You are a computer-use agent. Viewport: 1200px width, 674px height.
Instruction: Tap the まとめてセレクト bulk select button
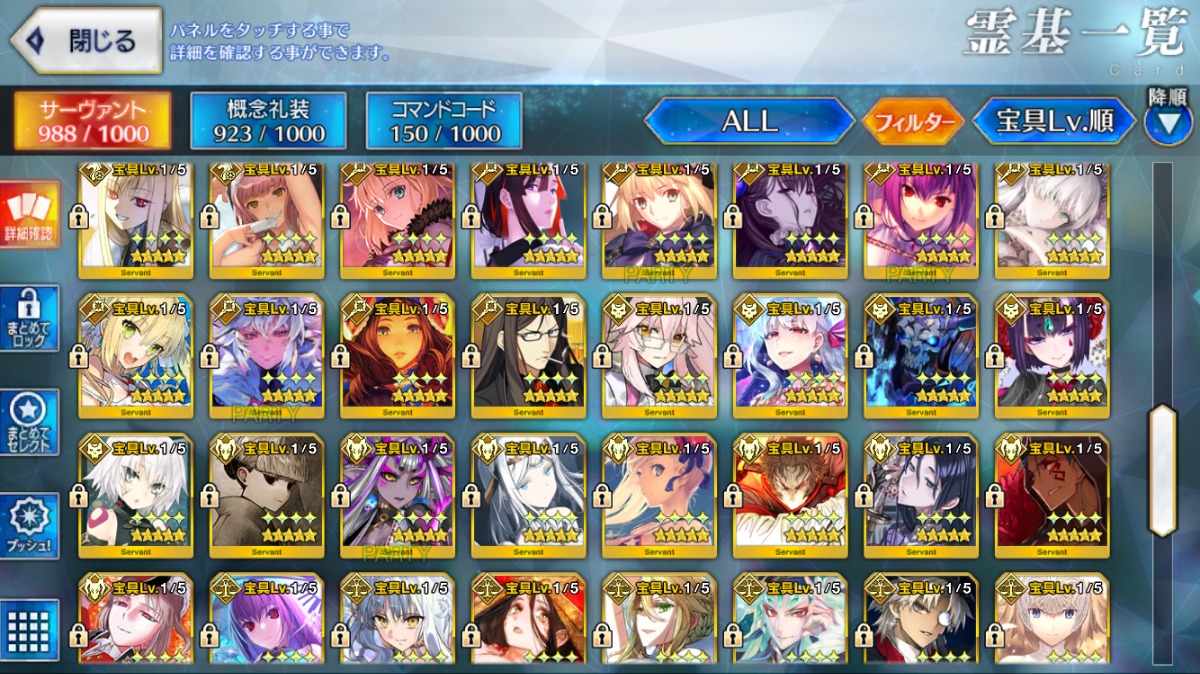pos(31,422)
